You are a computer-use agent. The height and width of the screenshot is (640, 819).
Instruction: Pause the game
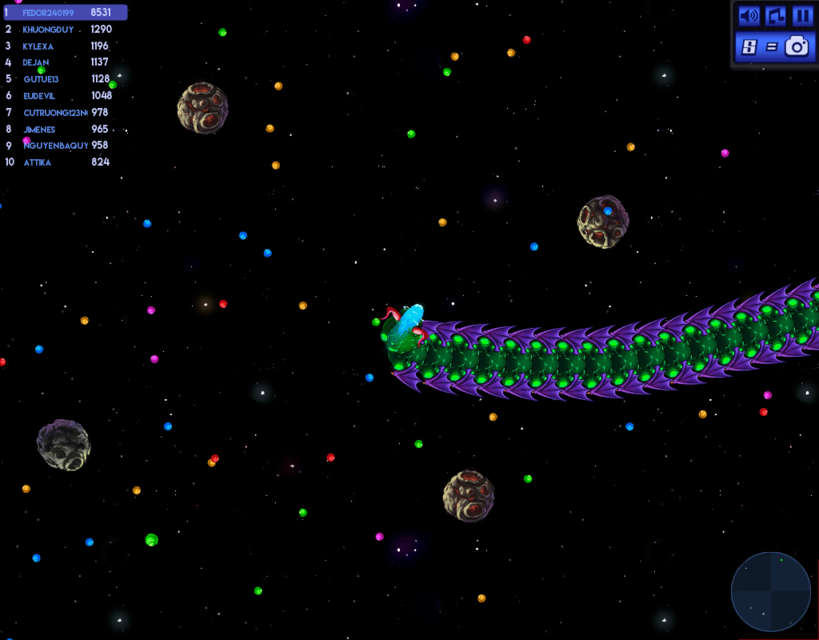tap(802, 16)
